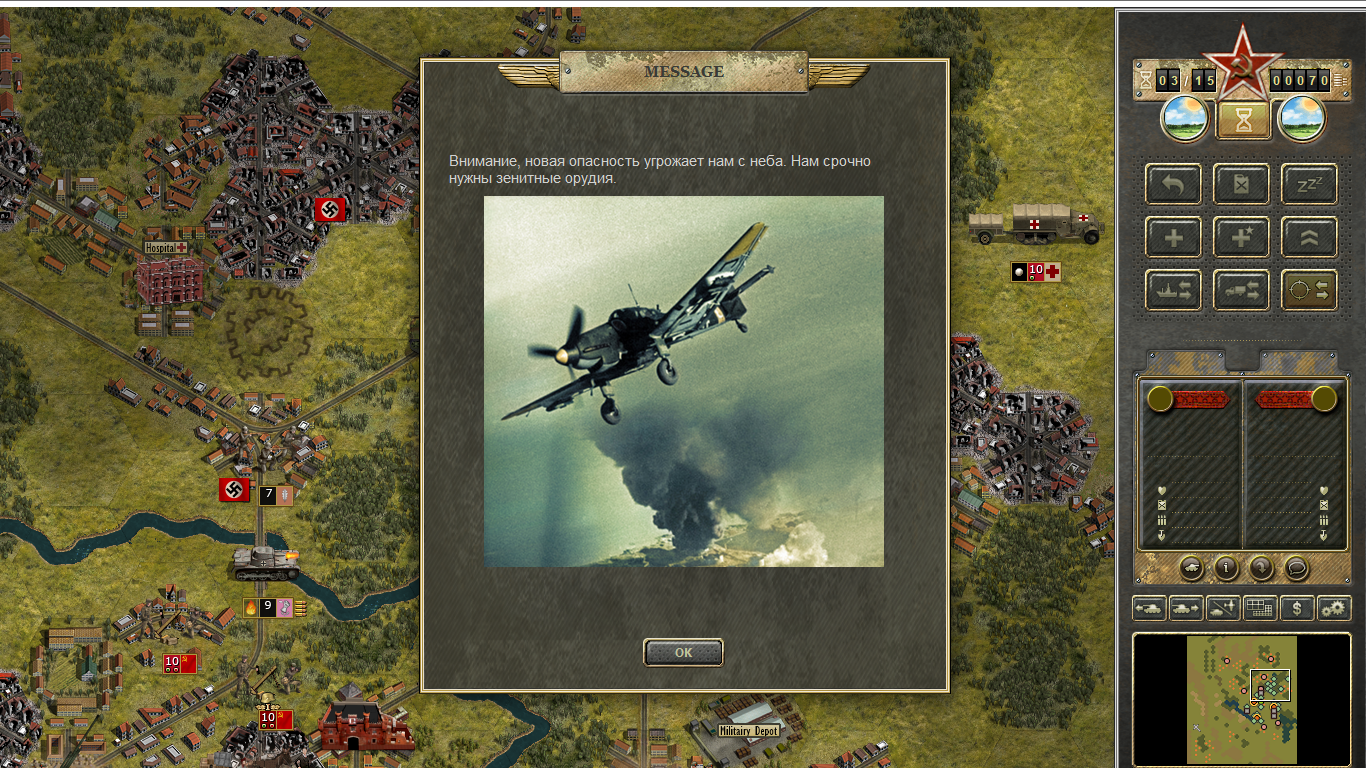The height and width of the screenshot is (768, 1366).
Task: Toggle the tank and plane view button
Action: click(x=1223, y=607)
